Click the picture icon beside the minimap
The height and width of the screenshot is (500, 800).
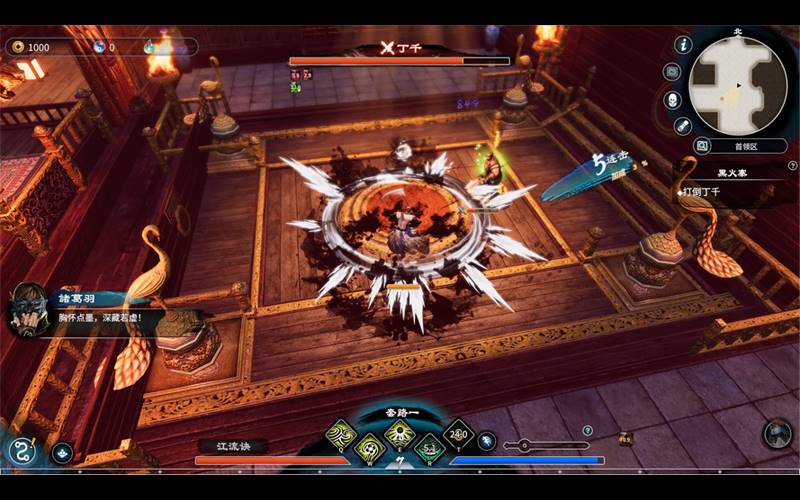(702, 146)
